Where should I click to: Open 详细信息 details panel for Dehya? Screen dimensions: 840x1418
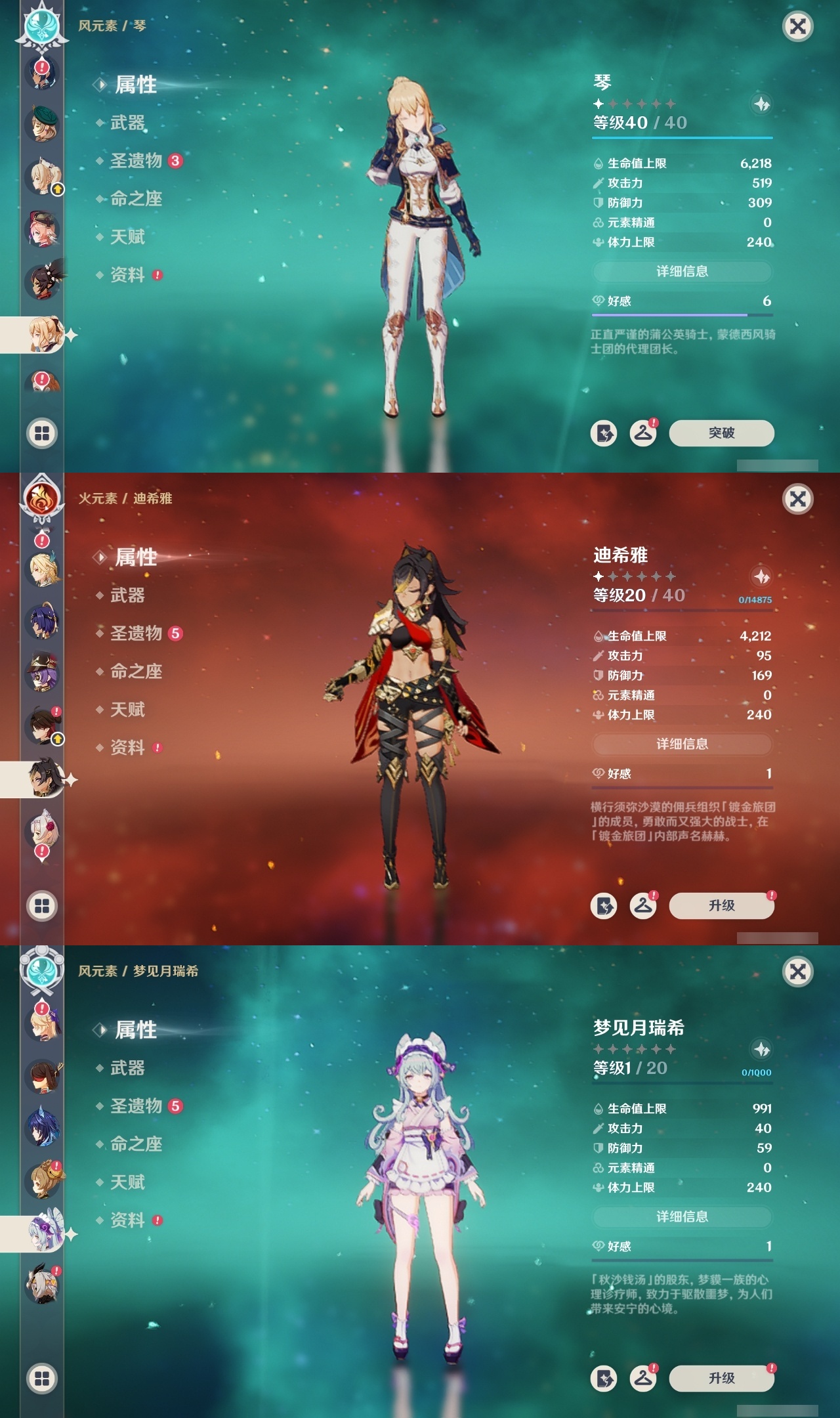click(x=682, y=744)
